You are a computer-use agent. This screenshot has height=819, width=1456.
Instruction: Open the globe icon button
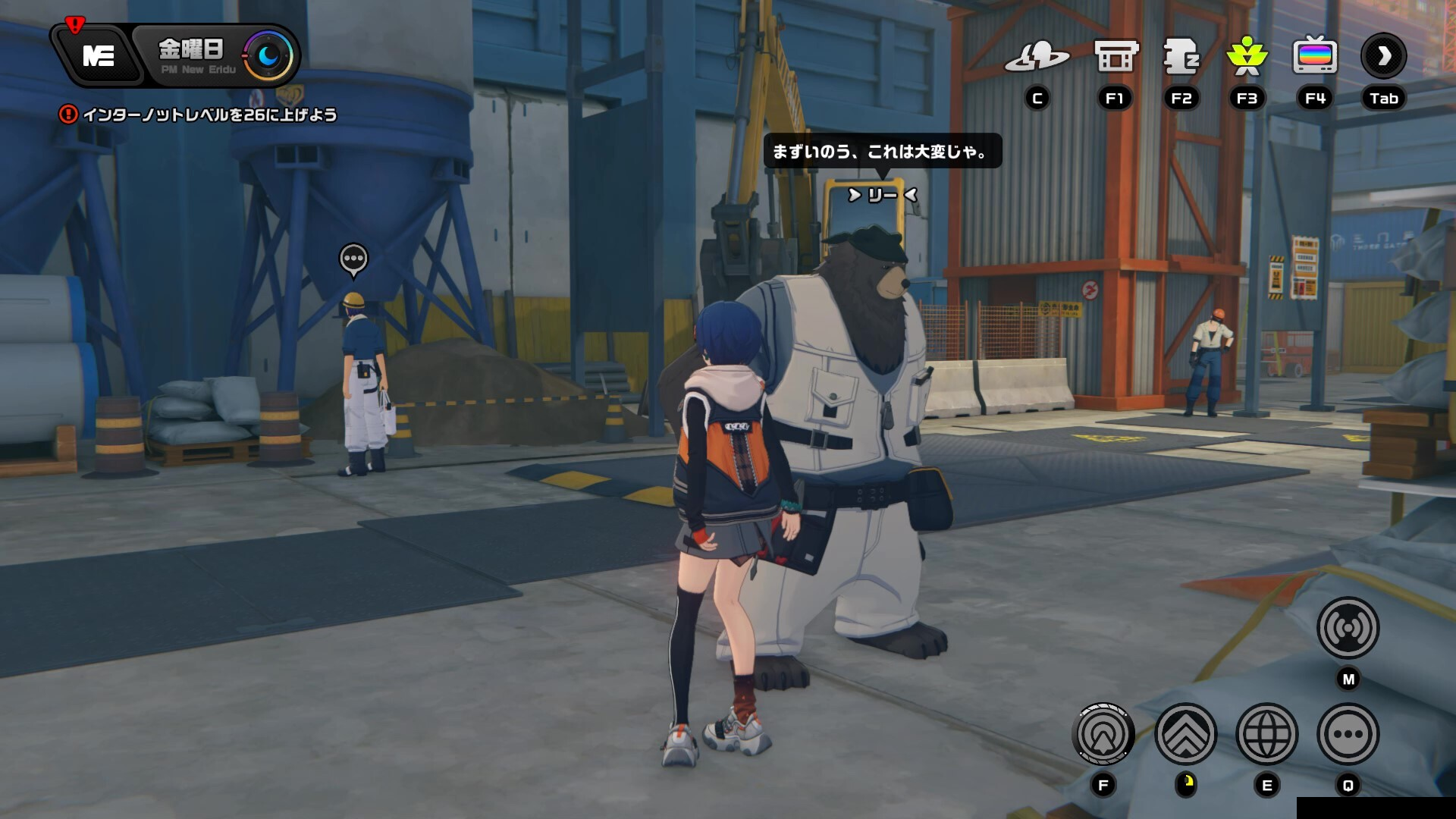click(1266, 734)
